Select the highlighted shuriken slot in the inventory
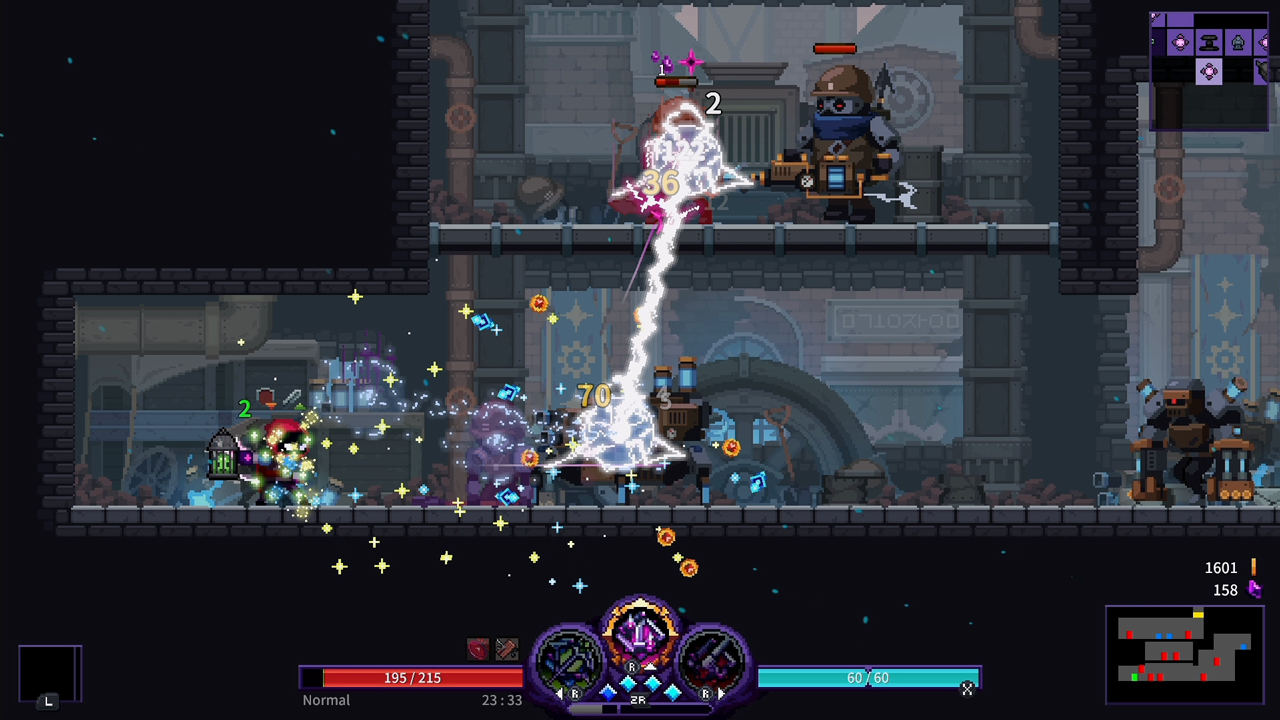1280x720 pixels. coord(1210,71)
